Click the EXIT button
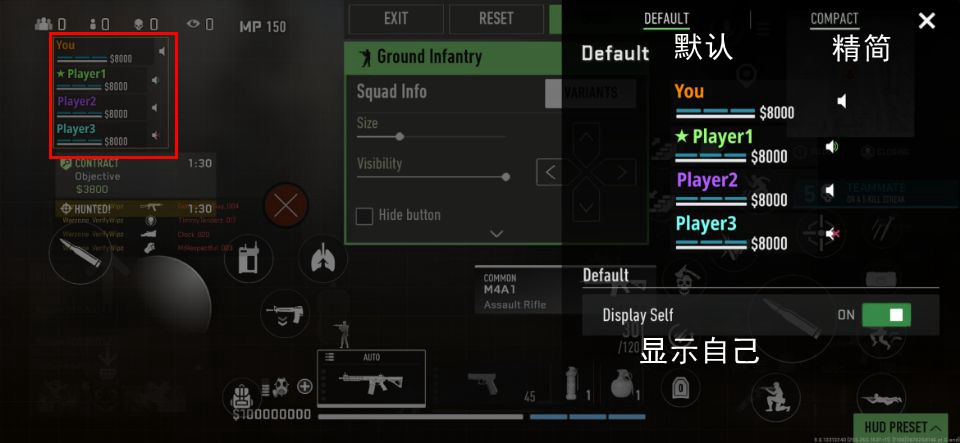Viewport: 960px width, 443px height. pos(396,18)
